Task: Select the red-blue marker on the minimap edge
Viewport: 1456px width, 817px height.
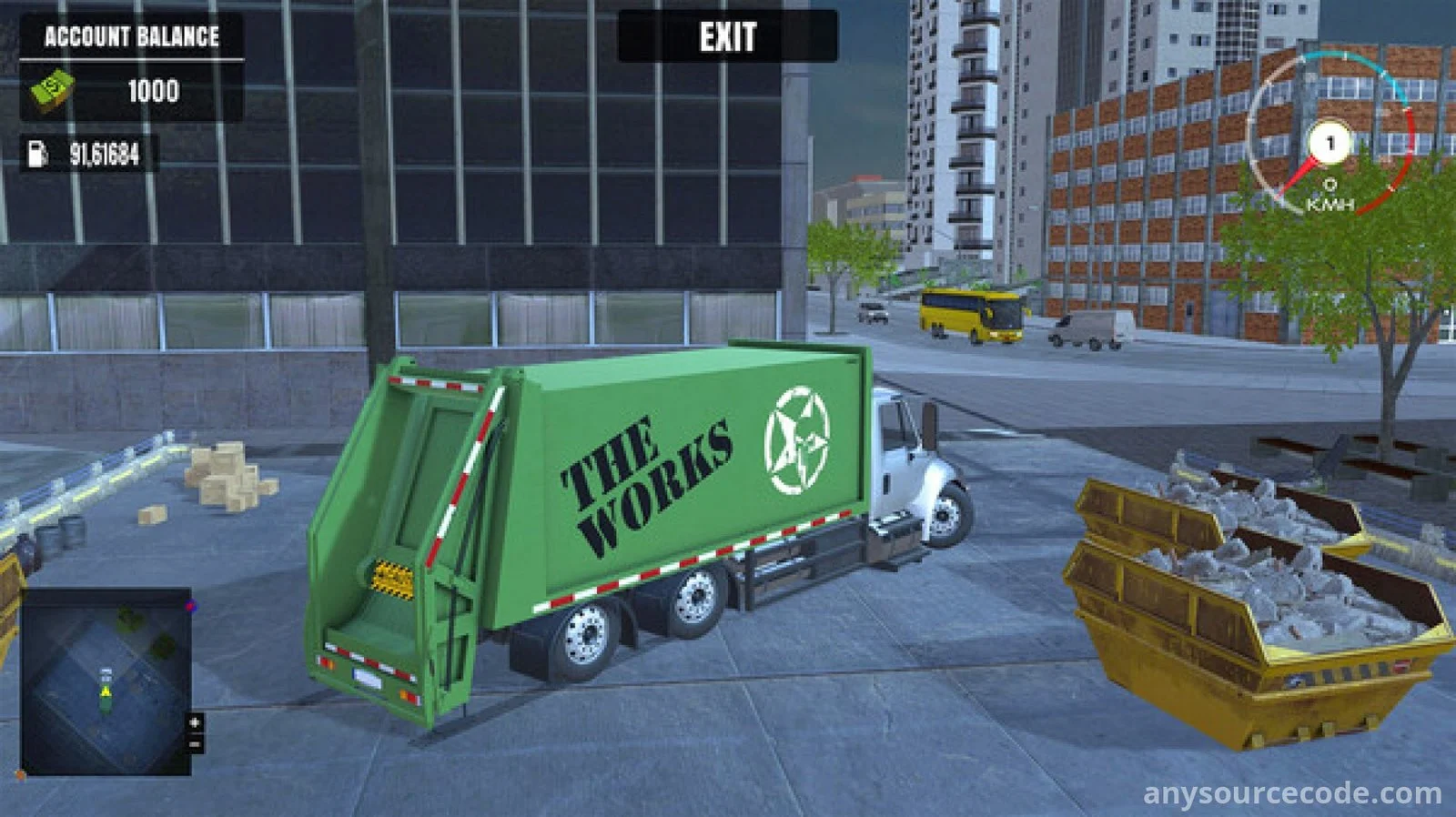Action: coord(191,605)
